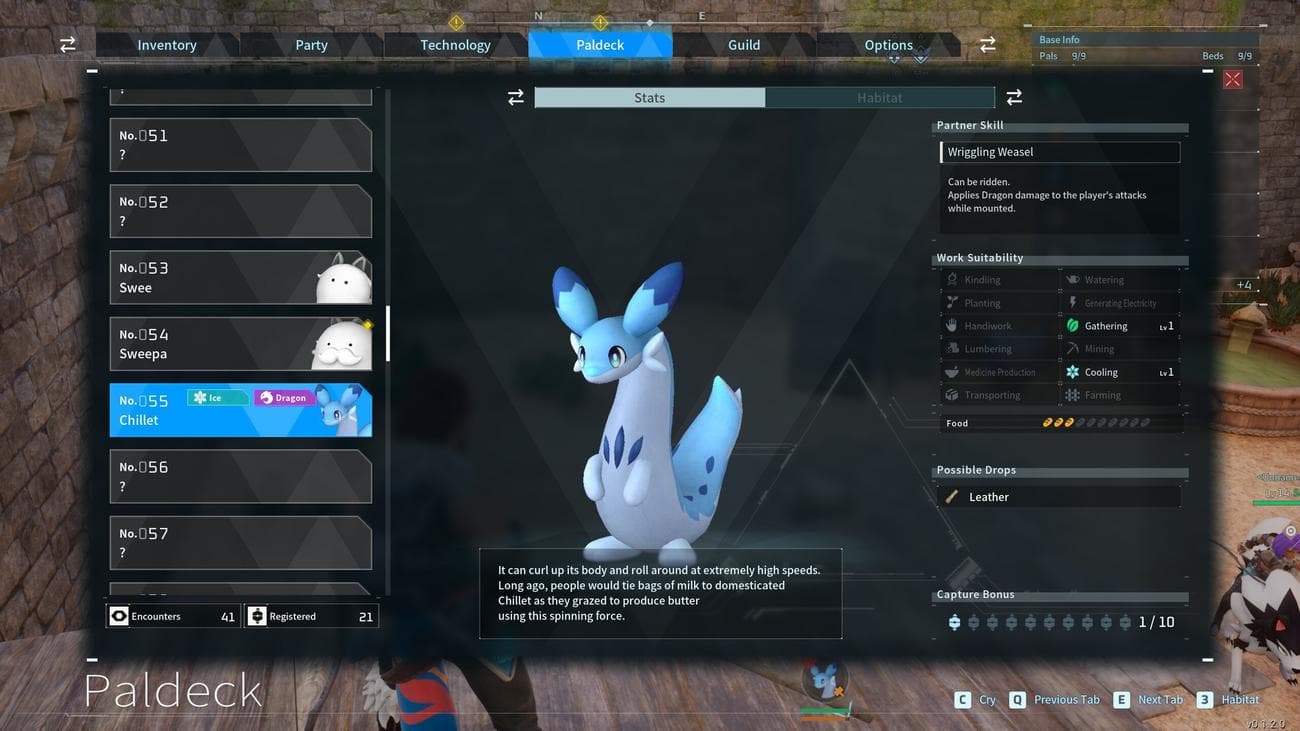Click the Wriggling Weasel partner skill box
The image size is (1300, 731).
[1060, 152]
